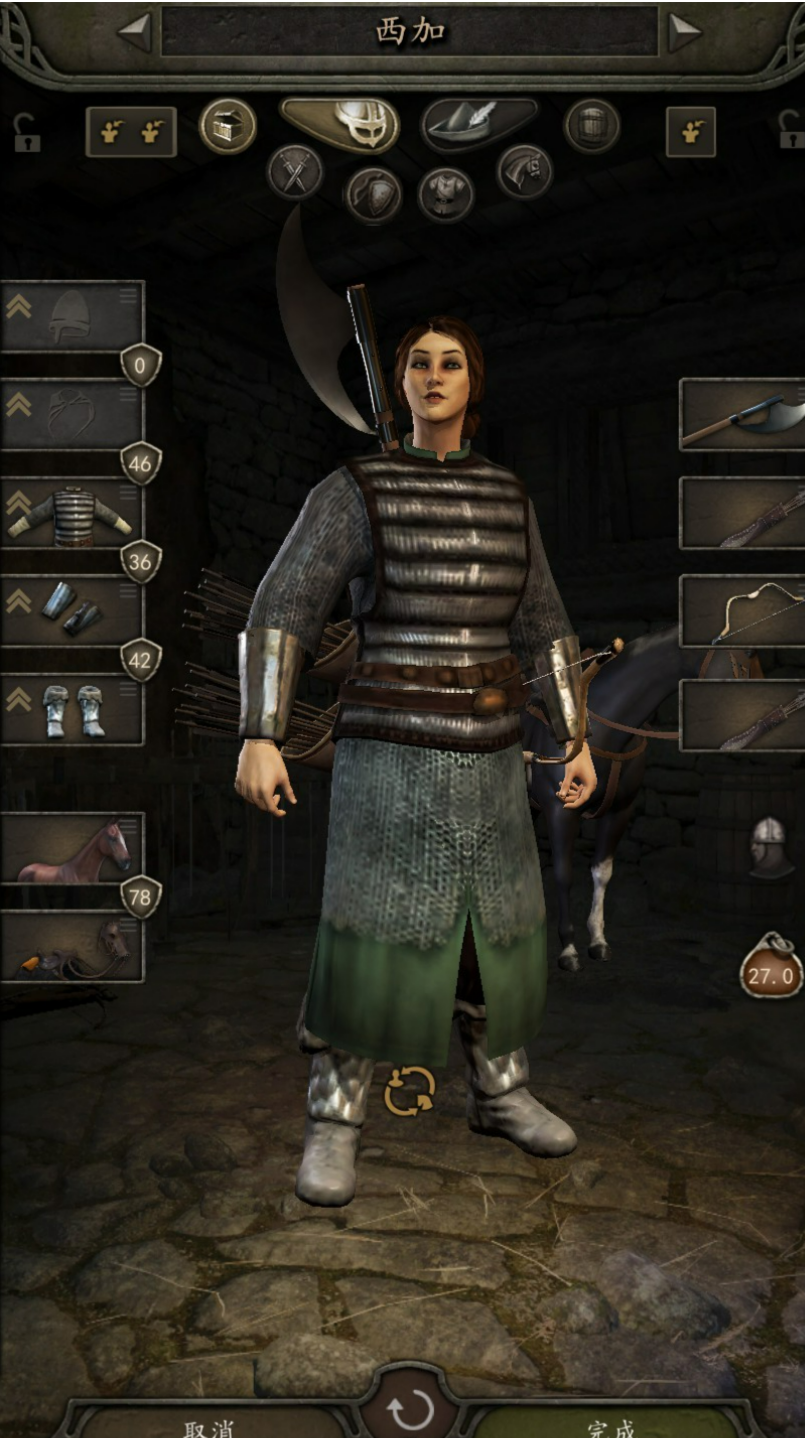Filter by the shield icon
Viewport: 805px width, 1438px height.
[372, 194]
